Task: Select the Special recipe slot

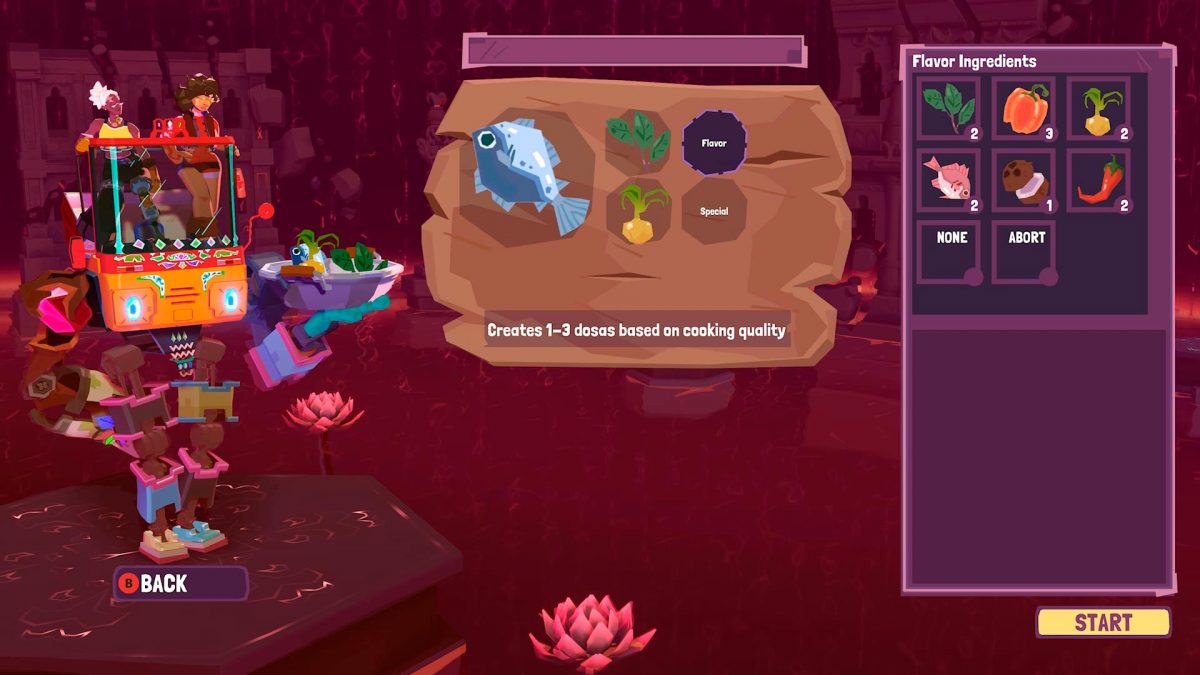Action: click(714, 212)
